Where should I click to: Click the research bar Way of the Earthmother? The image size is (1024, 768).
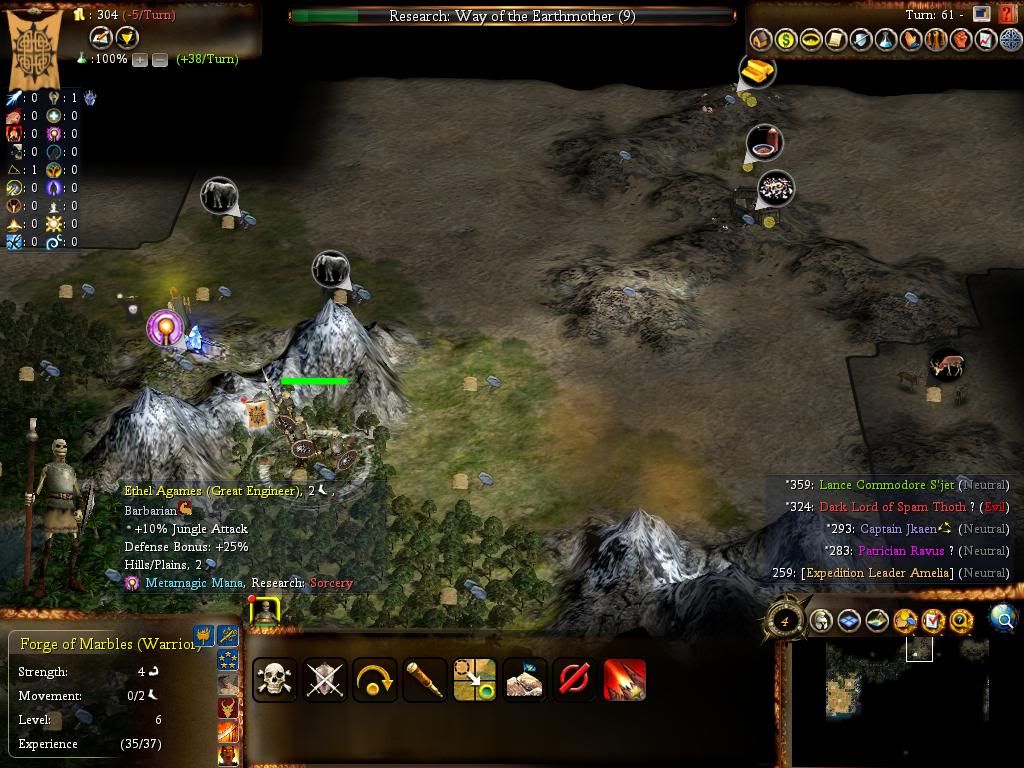coord(511,16)
